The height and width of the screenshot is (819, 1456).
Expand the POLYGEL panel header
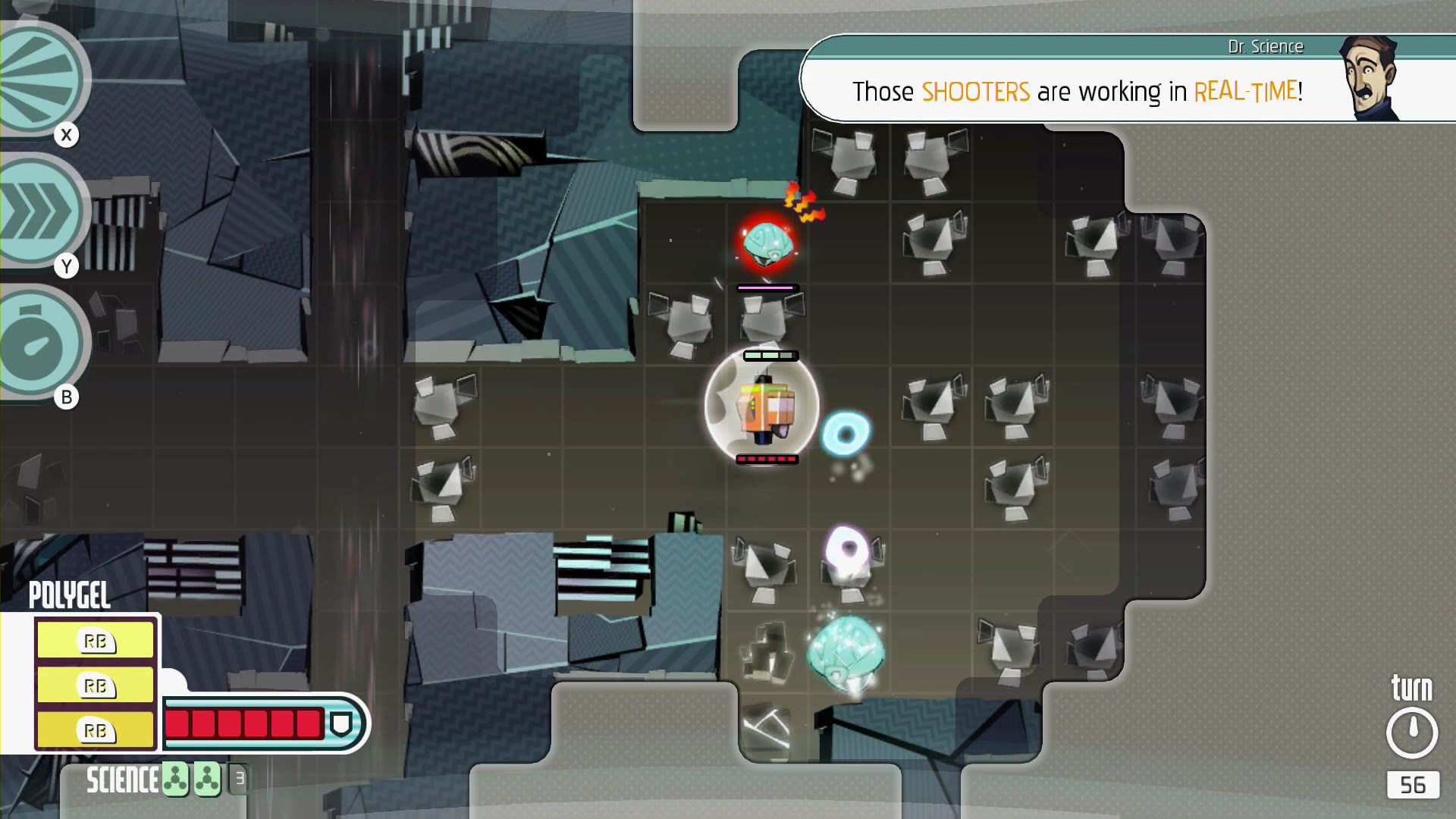[70, 596]
